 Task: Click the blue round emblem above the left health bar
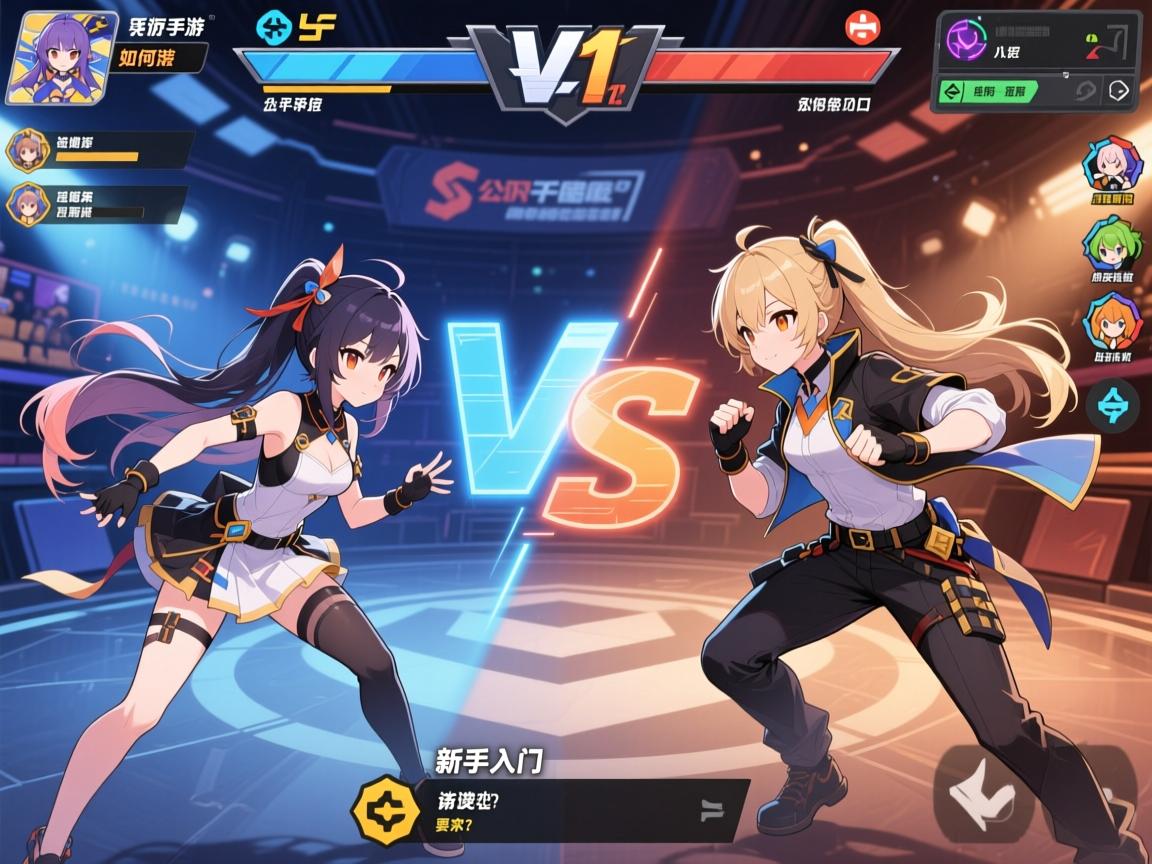(271, 27)
